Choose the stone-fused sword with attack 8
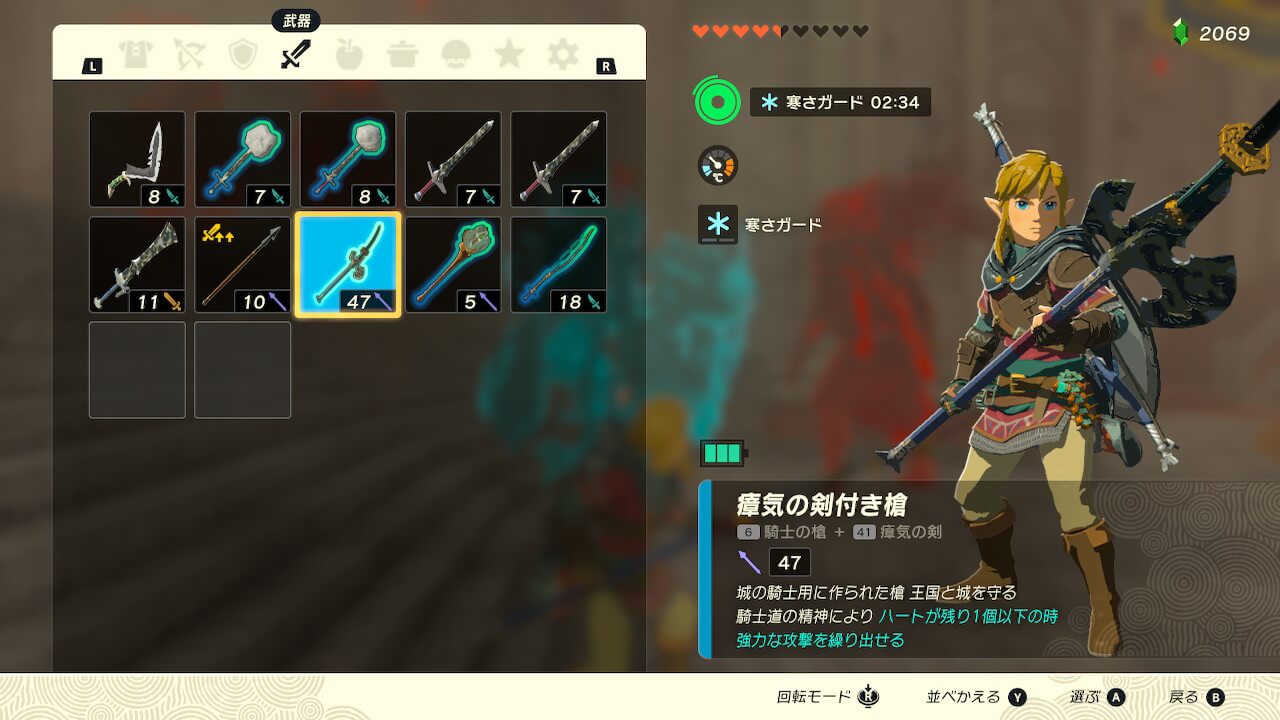The height and width of the screenshot is (720, 1280). pos(348,159)
